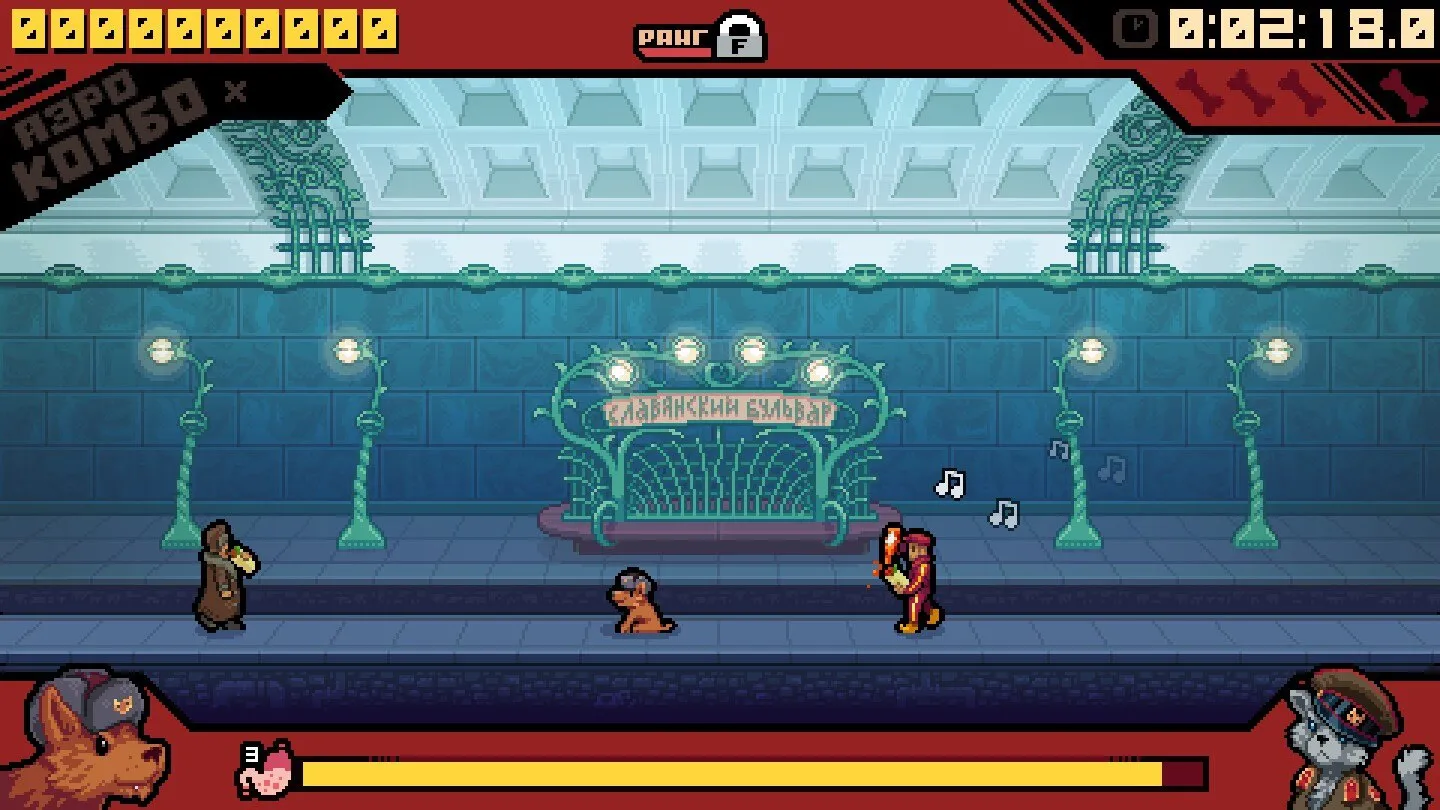Click the padlock rank F badge
Screen dimensions: 1440x810
(741, 37)
